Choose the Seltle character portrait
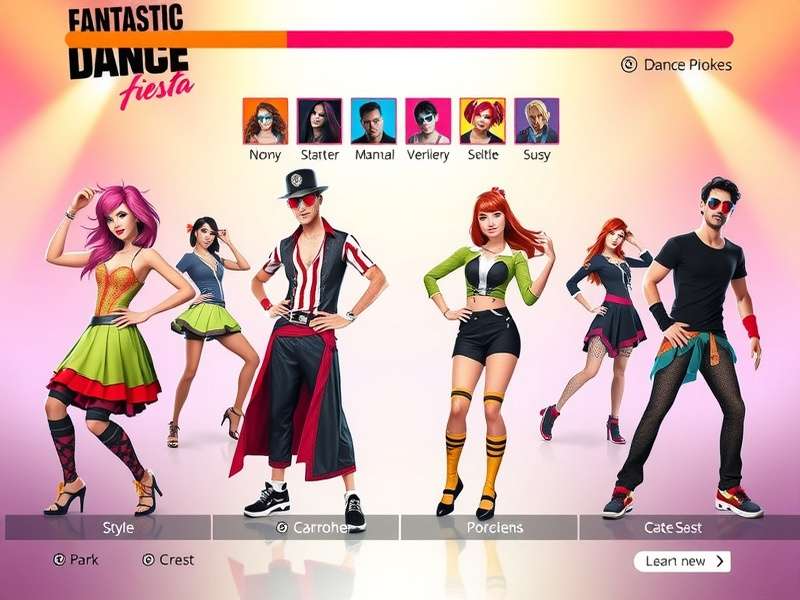This screenshot has height=600, width=800. click(482, 121)
